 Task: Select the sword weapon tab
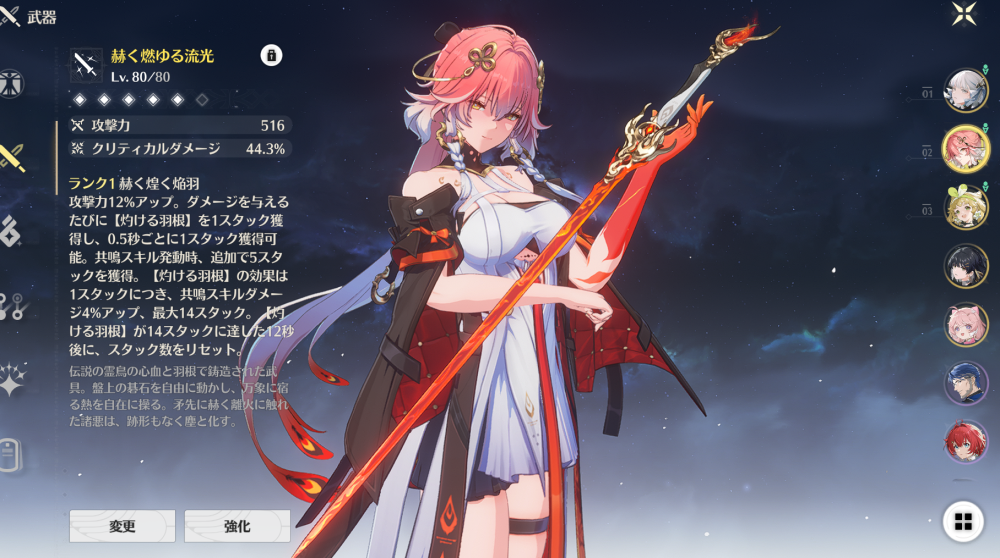(13, 156)
